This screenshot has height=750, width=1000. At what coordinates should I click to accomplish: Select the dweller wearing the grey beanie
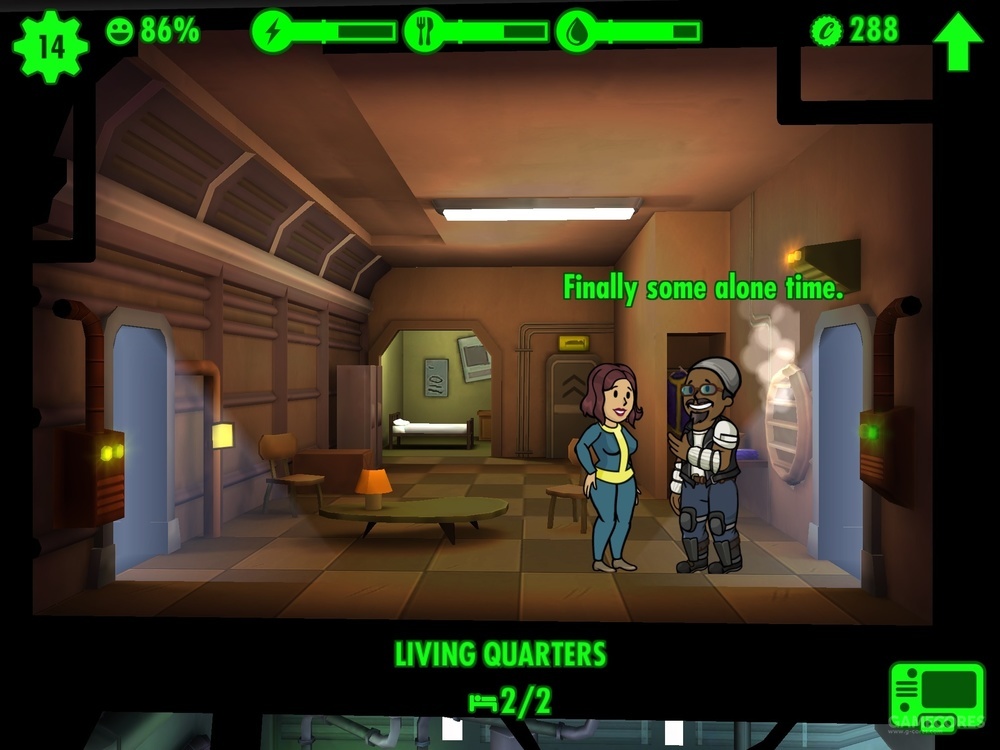coord(707,466)
